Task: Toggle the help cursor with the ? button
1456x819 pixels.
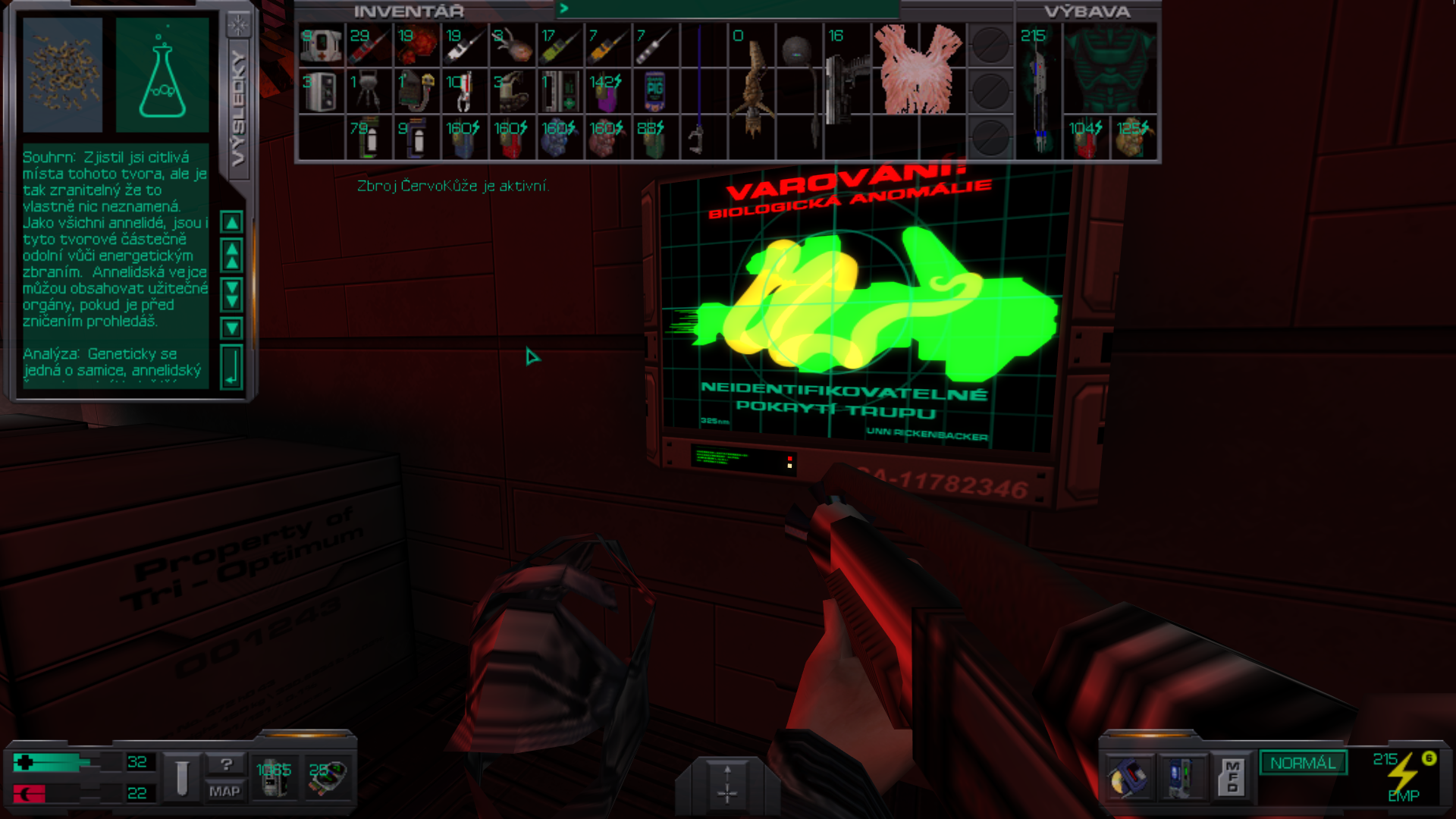Action: pyautogui.click(x=226, y=764)
